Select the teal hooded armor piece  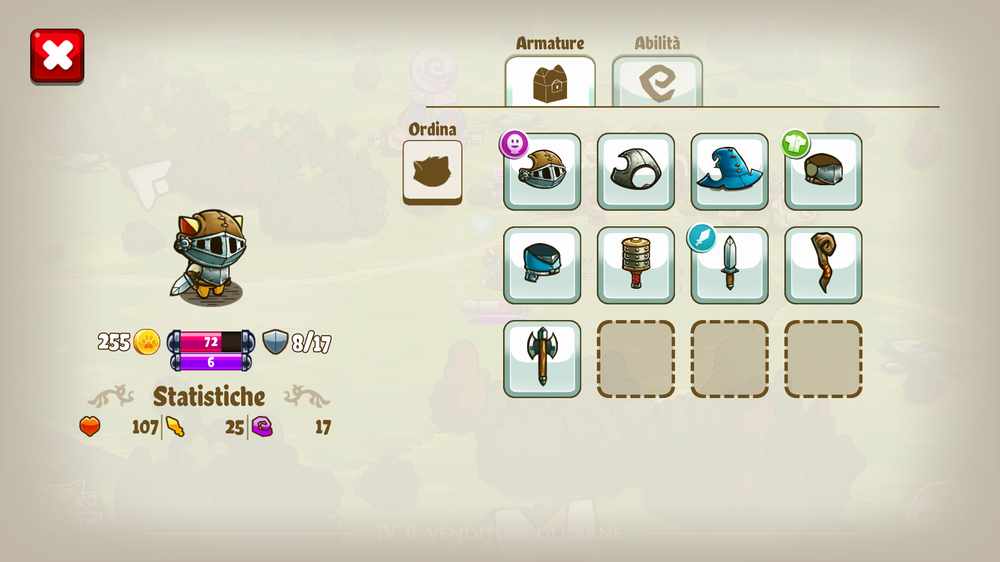pos(542,265)
